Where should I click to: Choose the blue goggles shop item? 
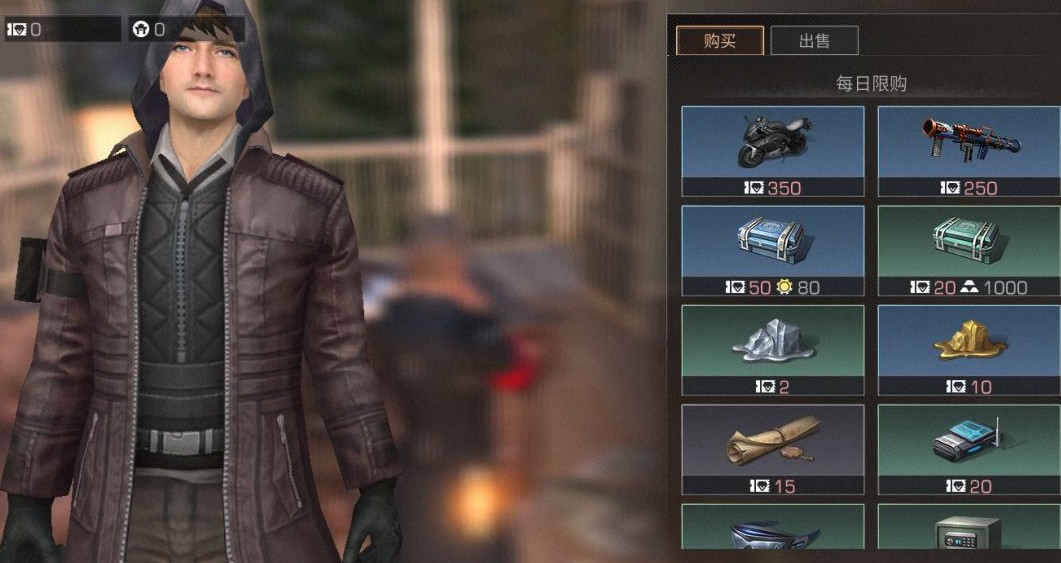(773, 532)
